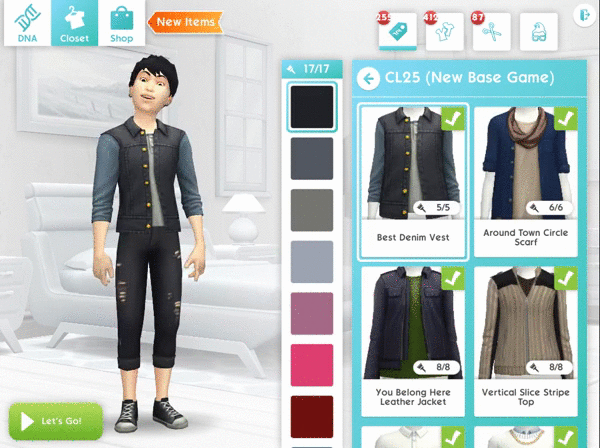The width and height of the screenshot is (600, 448).
Task: Click the exit door icon
Action: (585, 15)
